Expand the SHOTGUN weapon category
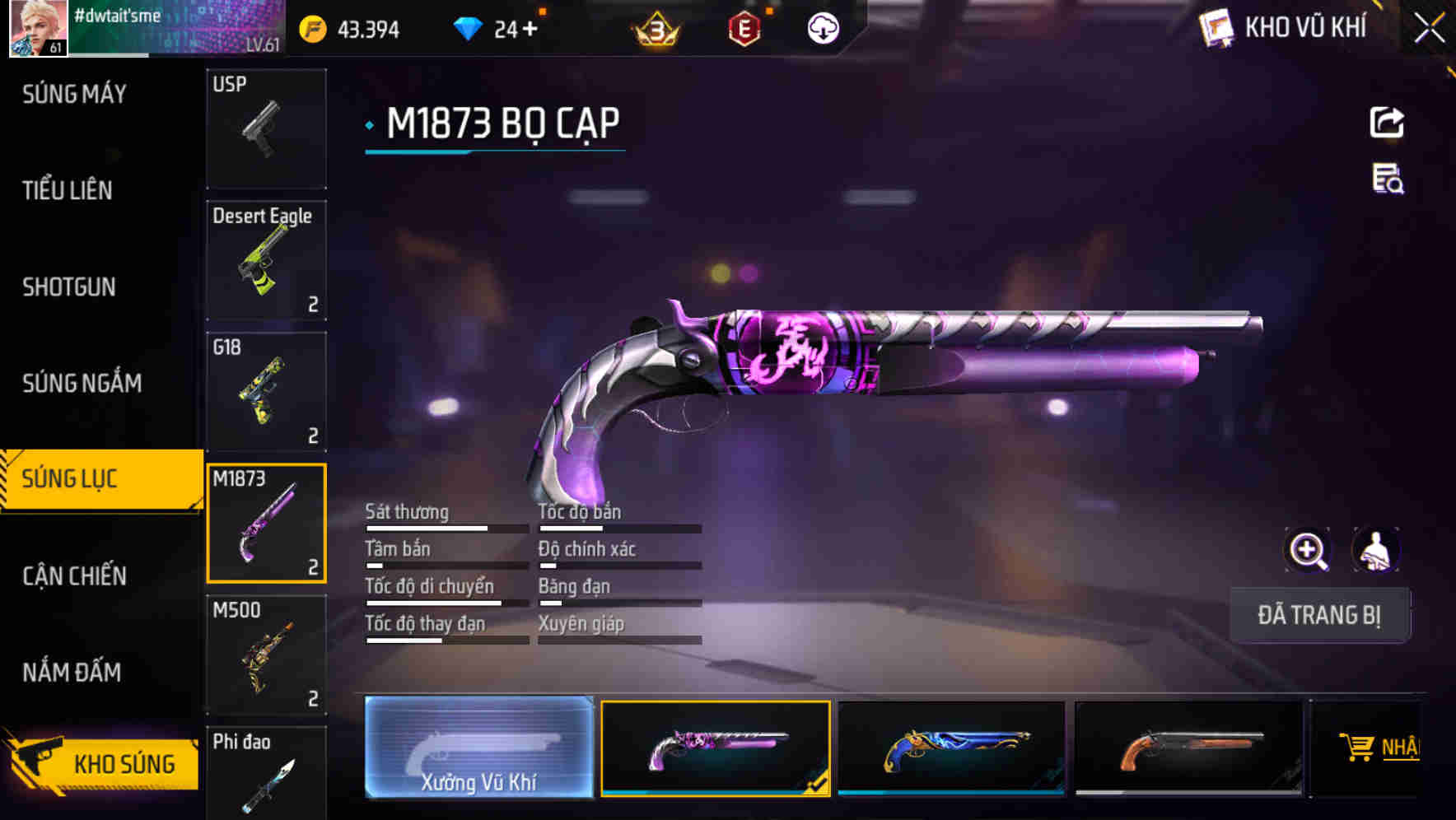The height and width of the screenshot is (820, 1456). coord(69,287)
